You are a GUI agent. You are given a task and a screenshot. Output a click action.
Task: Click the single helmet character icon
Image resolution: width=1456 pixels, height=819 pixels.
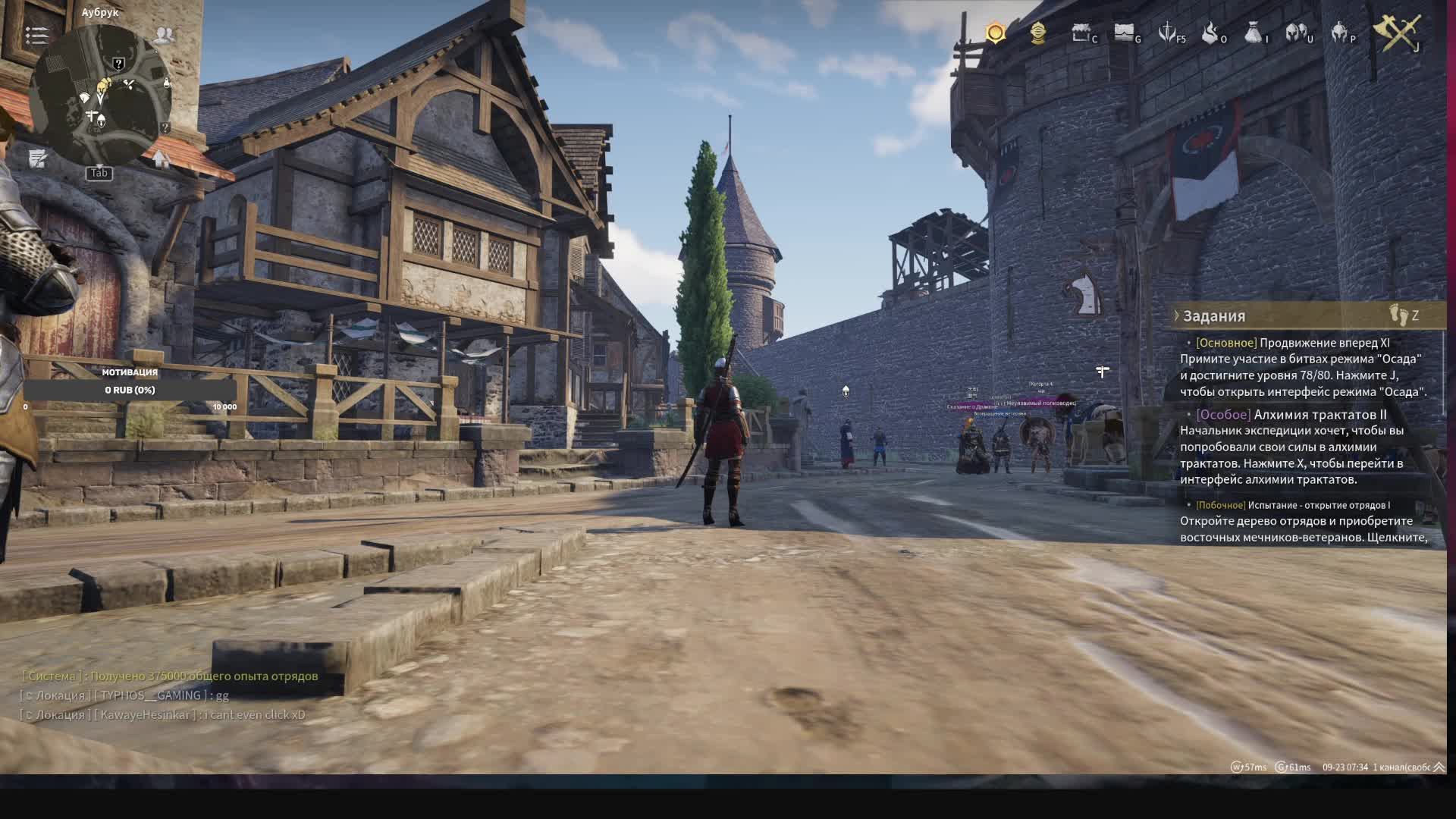coord(1340,33)
